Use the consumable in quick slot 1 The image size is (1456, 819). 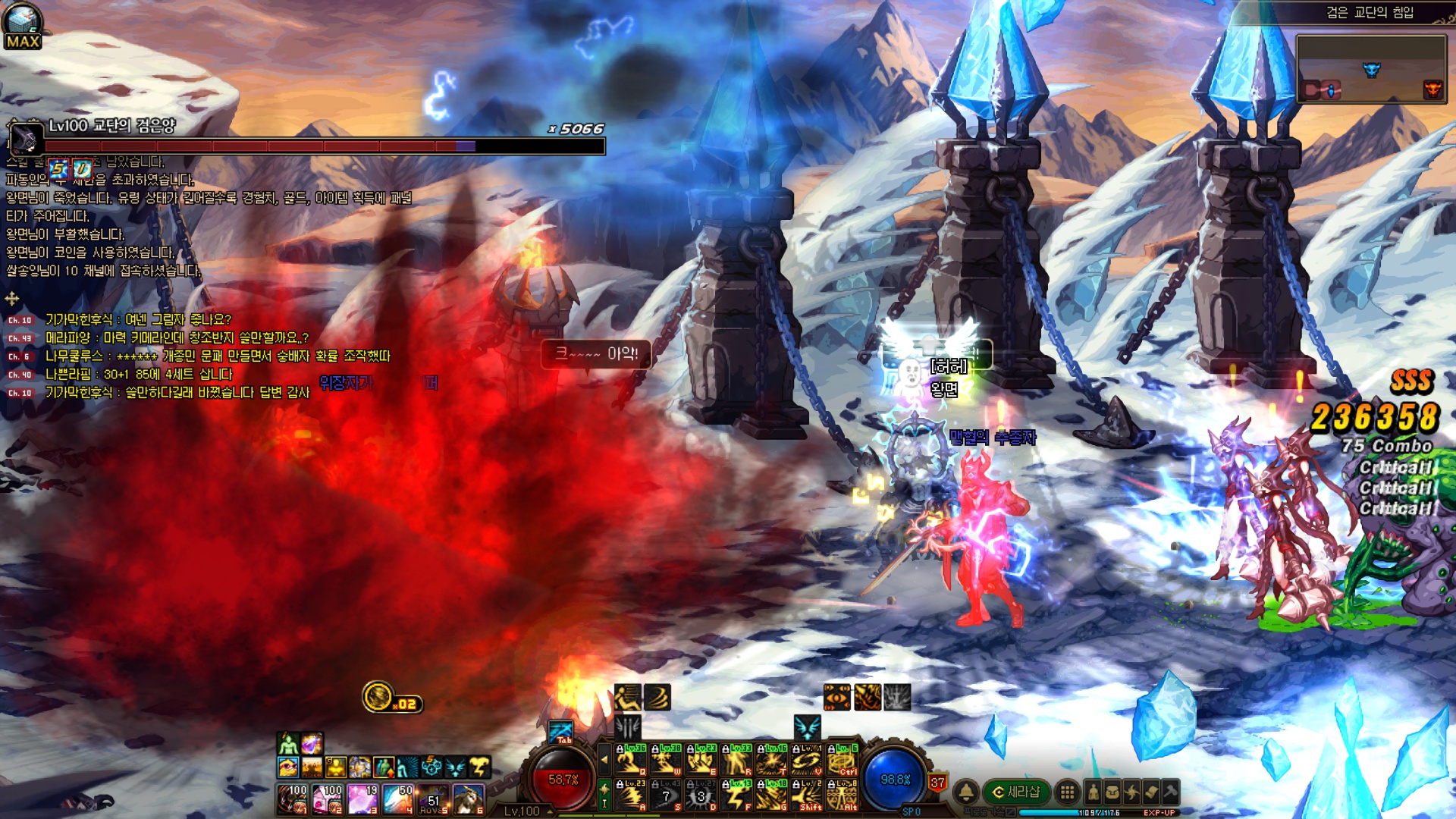pyautogui.click(x=293, y=799)
